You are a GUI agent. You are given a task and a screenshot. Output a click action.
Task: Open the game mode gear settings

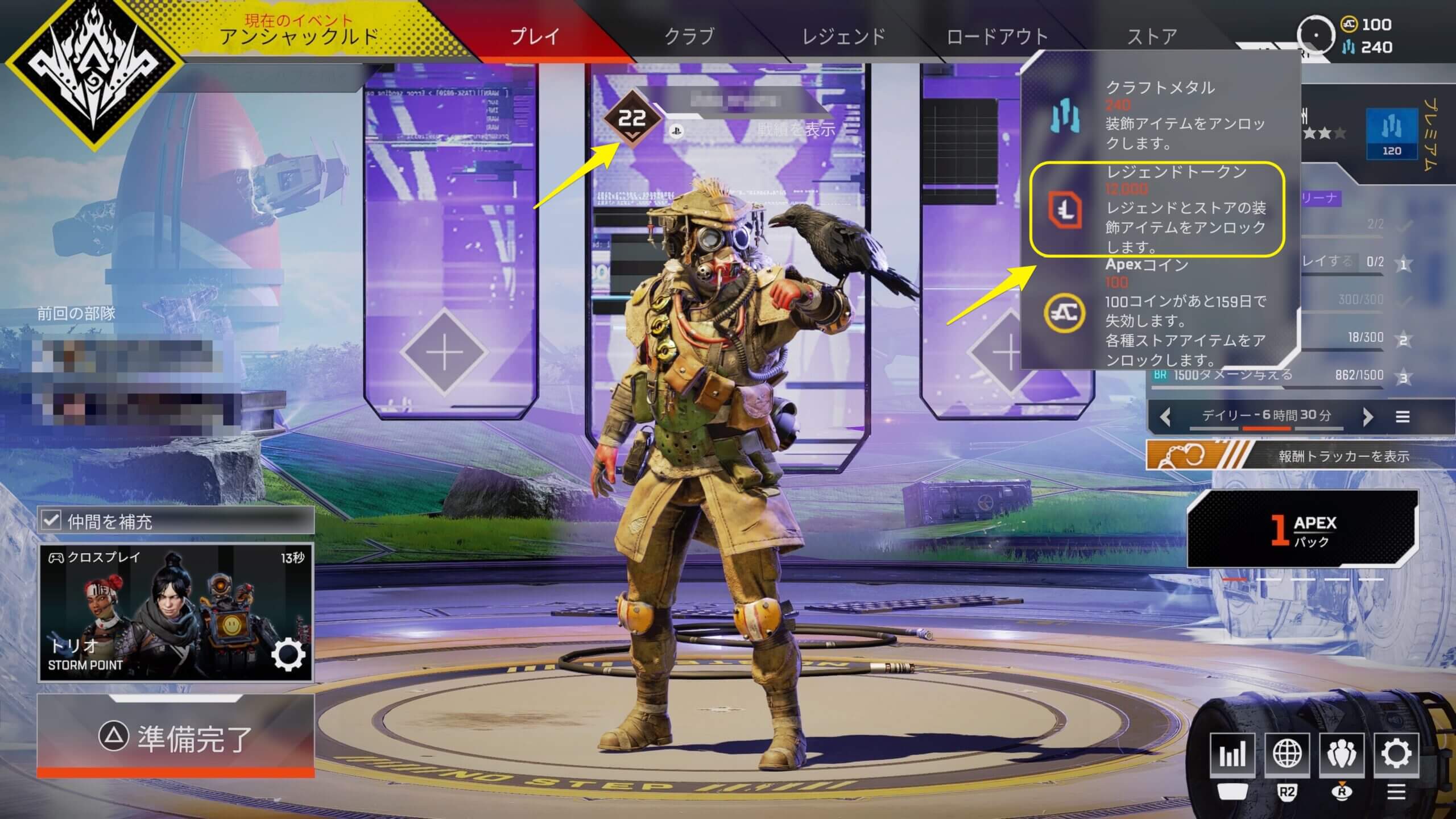pos(288,656)
